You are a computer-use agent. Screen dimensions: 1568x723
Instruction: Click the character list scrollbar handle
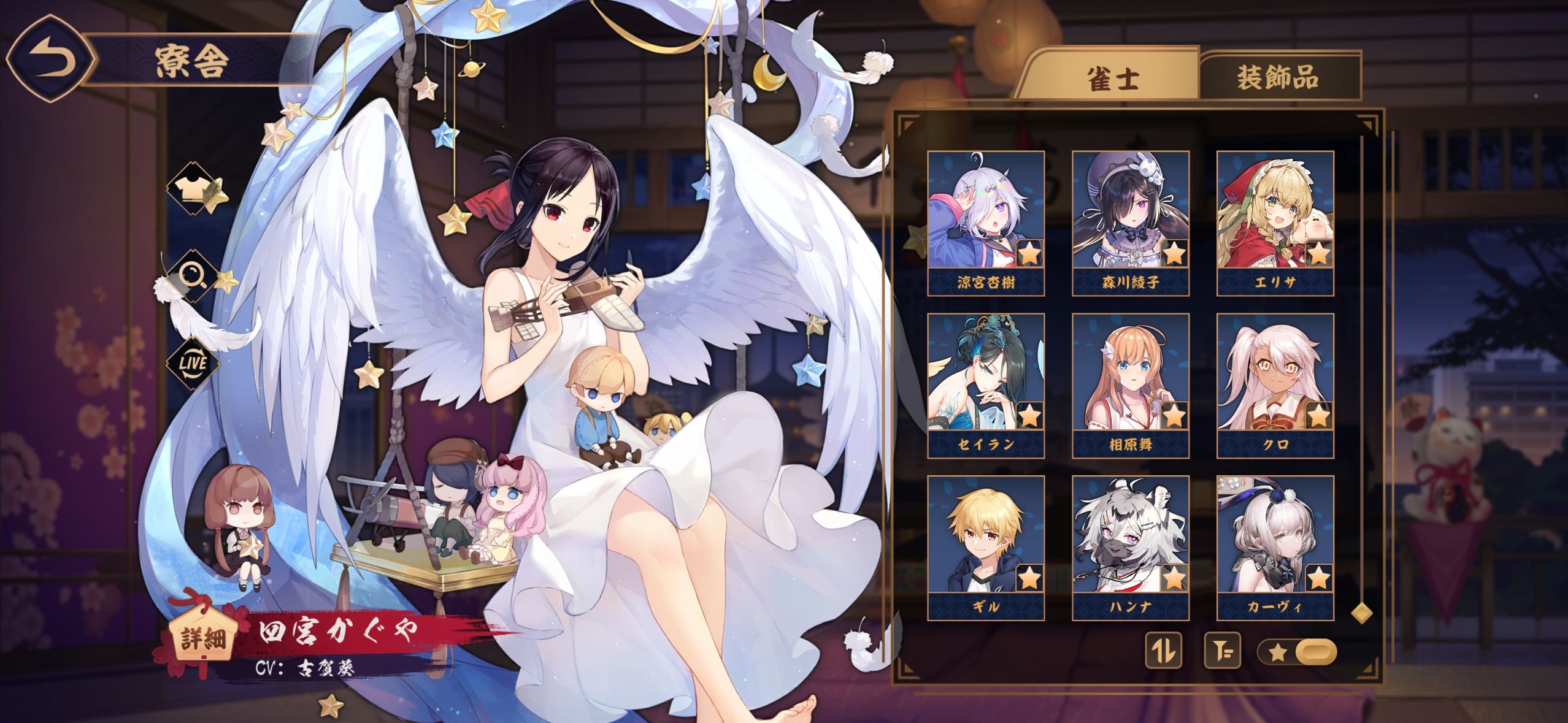coord(1361,613)
